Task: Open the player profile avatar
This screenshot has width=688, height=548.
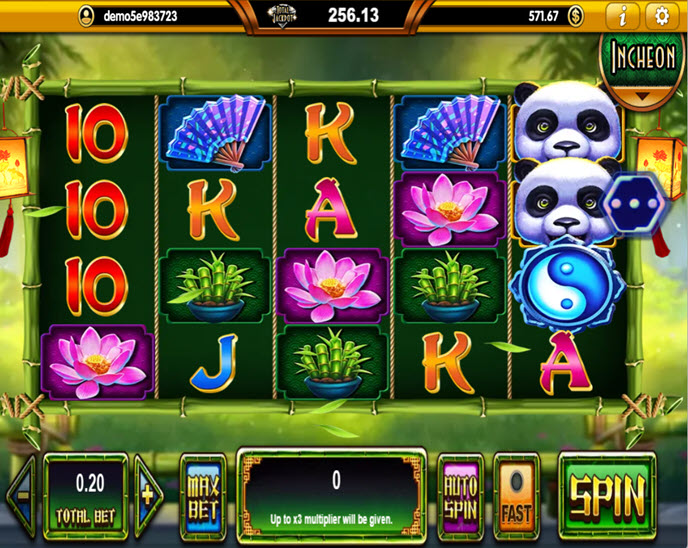Action: (87, 15)
